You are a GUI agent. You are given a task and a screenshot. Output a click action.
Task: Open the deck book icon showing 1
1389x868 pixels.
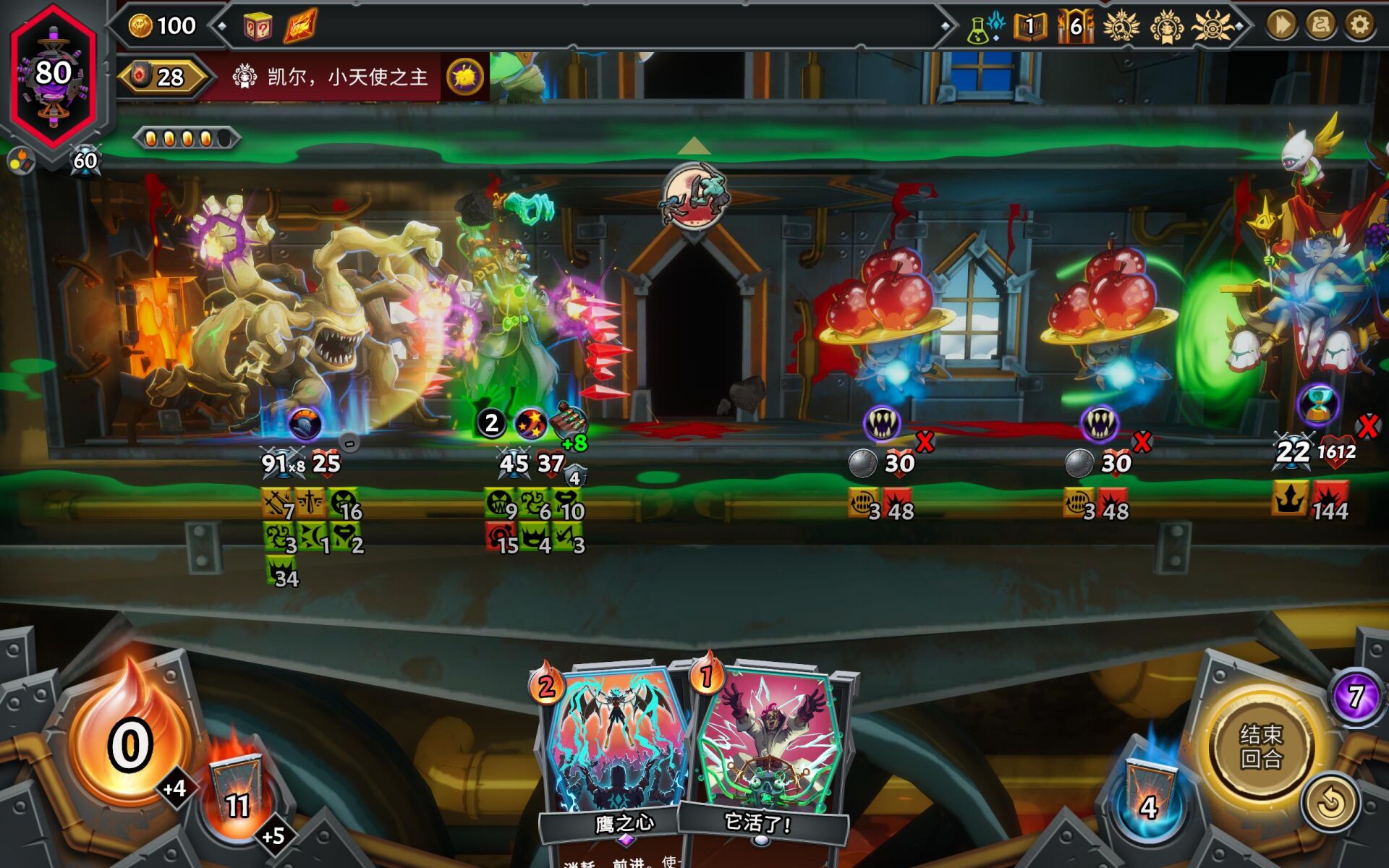pyautogui.click(x=1029, y=27)
